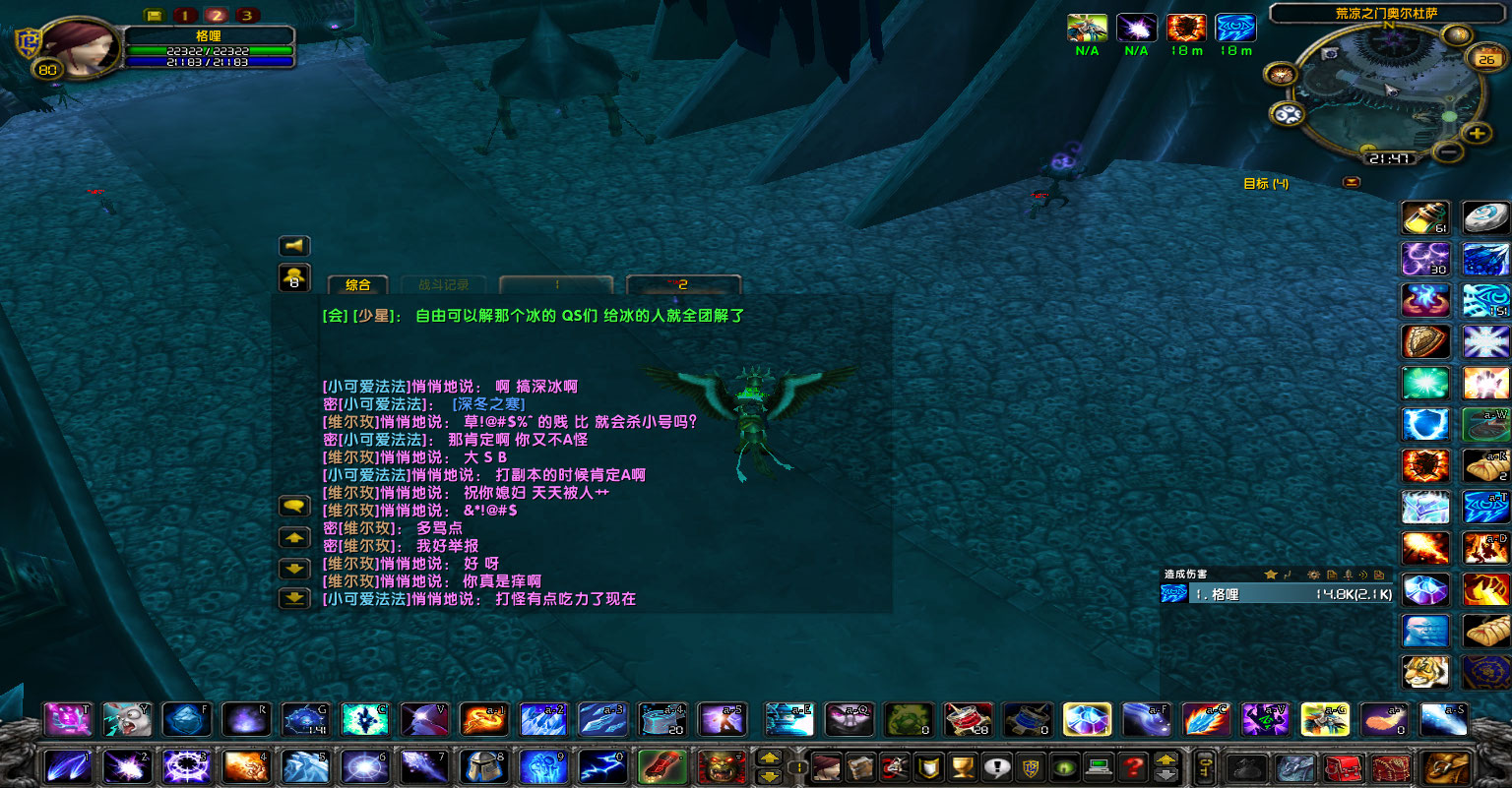Switch to the 综合 chat tab
This screenshot has height=788, width=1512.
pos(357,285)
